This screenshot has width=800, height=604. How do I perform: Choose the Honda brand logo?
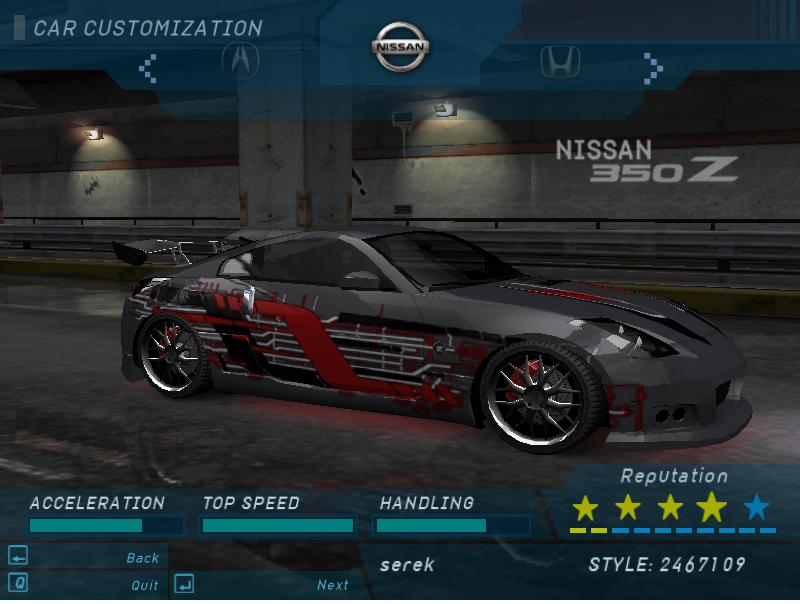(x=559, y=63)
